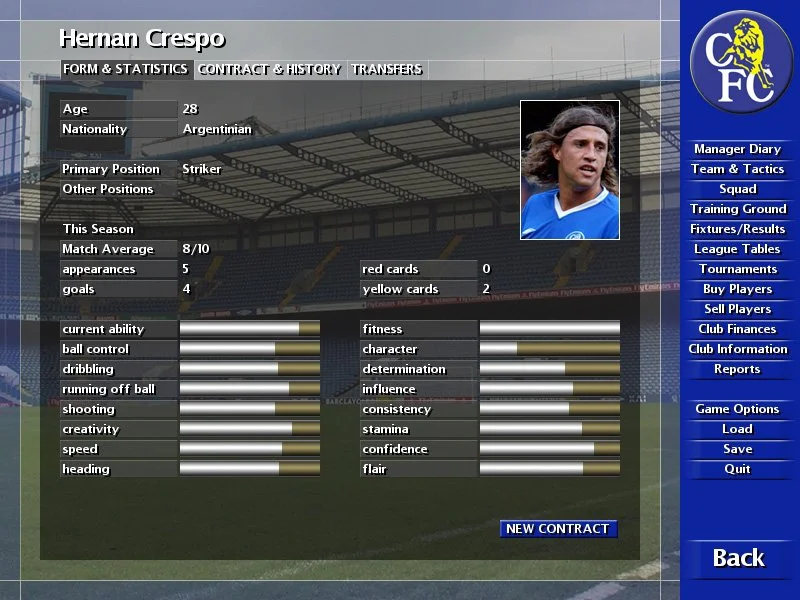Select the Form & Statistics tab
Image resolution: width=800 pixels, height=600 pixels.
(126, 69)
